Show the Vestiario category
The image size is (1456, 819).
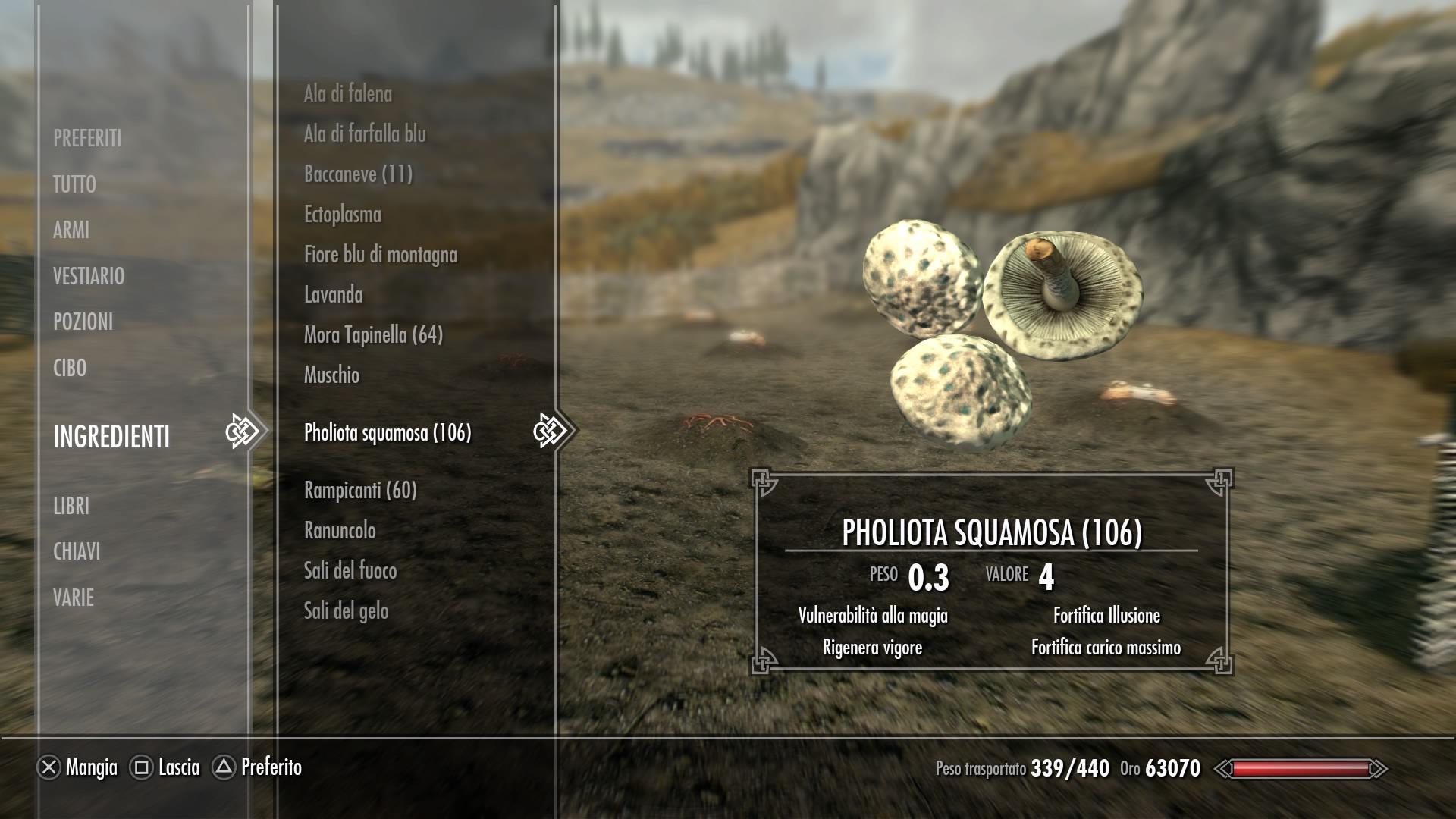[89, 276]
